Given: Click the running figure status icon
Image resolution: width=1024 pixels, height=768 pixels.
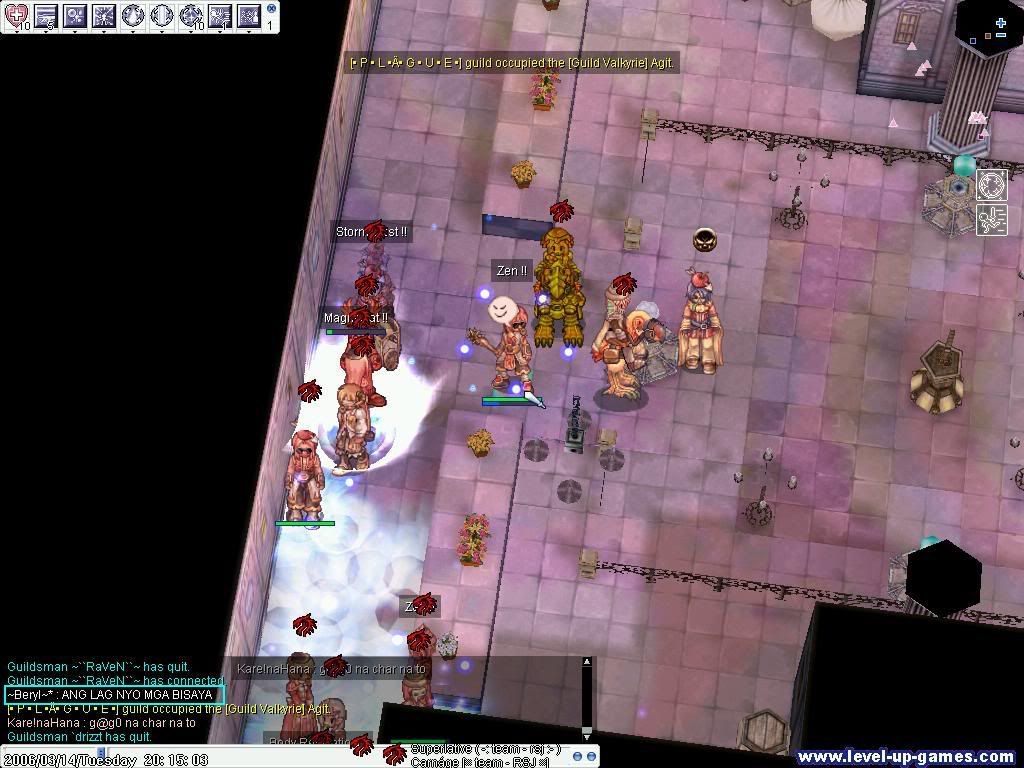Looking at the screenshot, I should point(991,219).
